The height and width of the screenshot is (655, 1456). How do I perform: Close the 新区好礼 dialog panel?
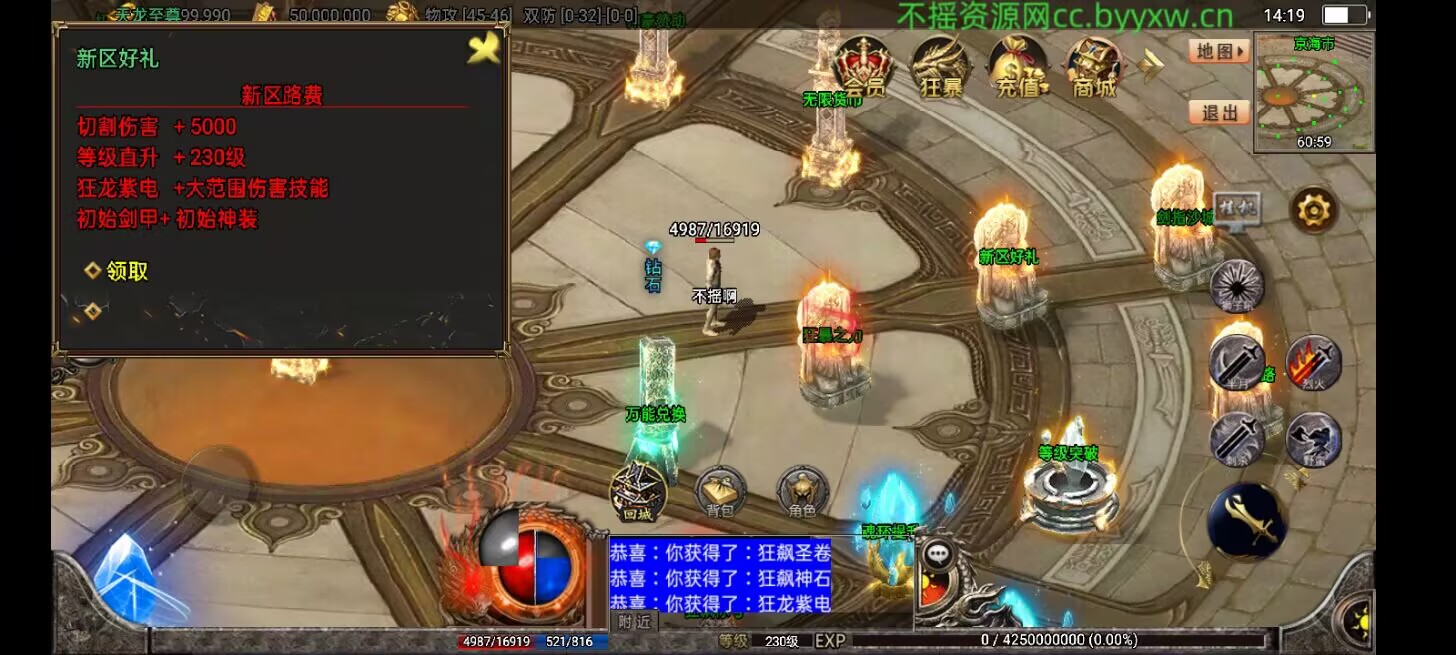point(484,49)
